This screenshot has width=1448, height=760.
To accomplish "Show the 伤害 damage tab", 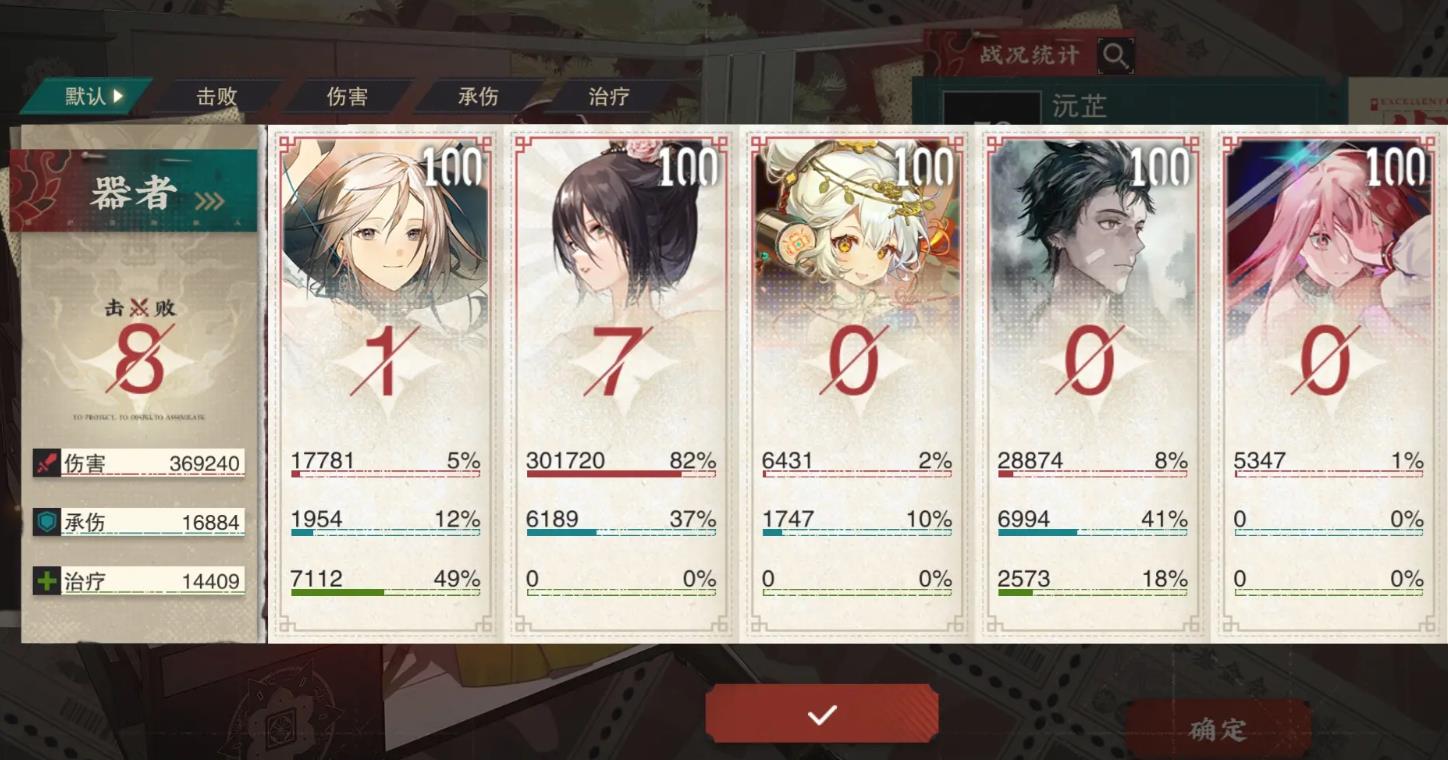I will coord(347,97).
